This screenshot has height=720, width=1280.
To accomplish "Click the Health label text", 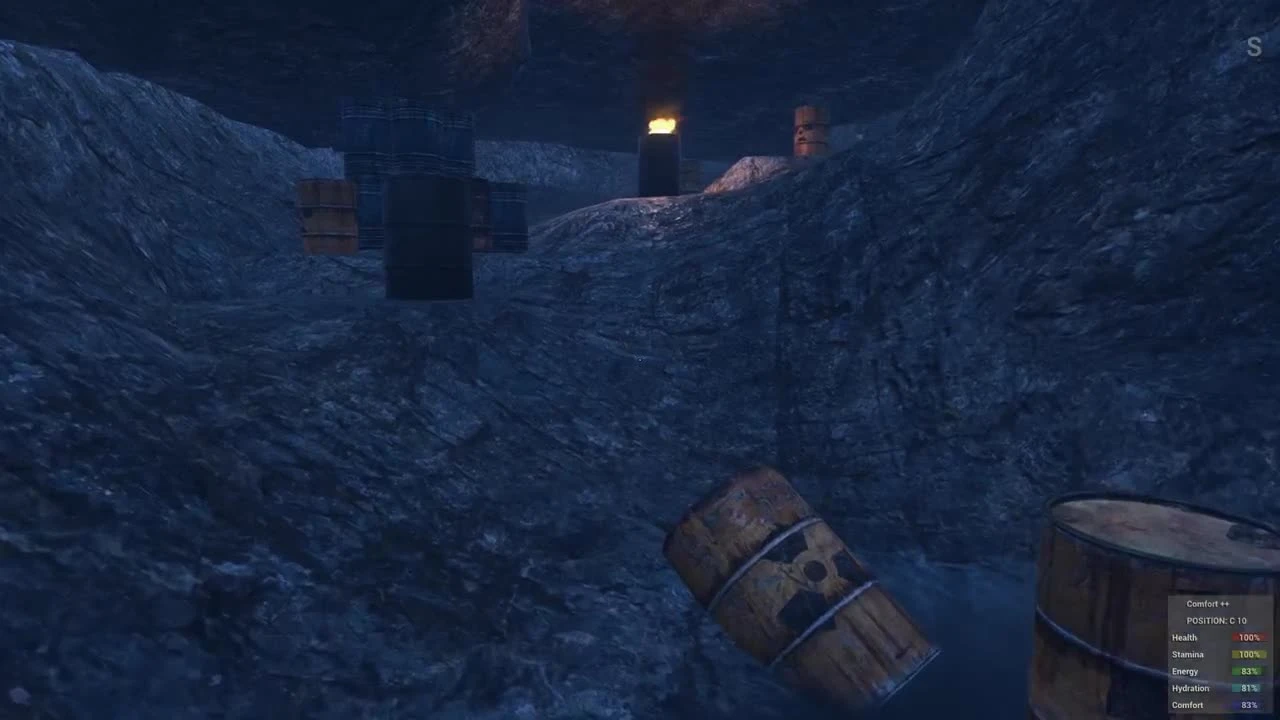I will click(1184, 637).
